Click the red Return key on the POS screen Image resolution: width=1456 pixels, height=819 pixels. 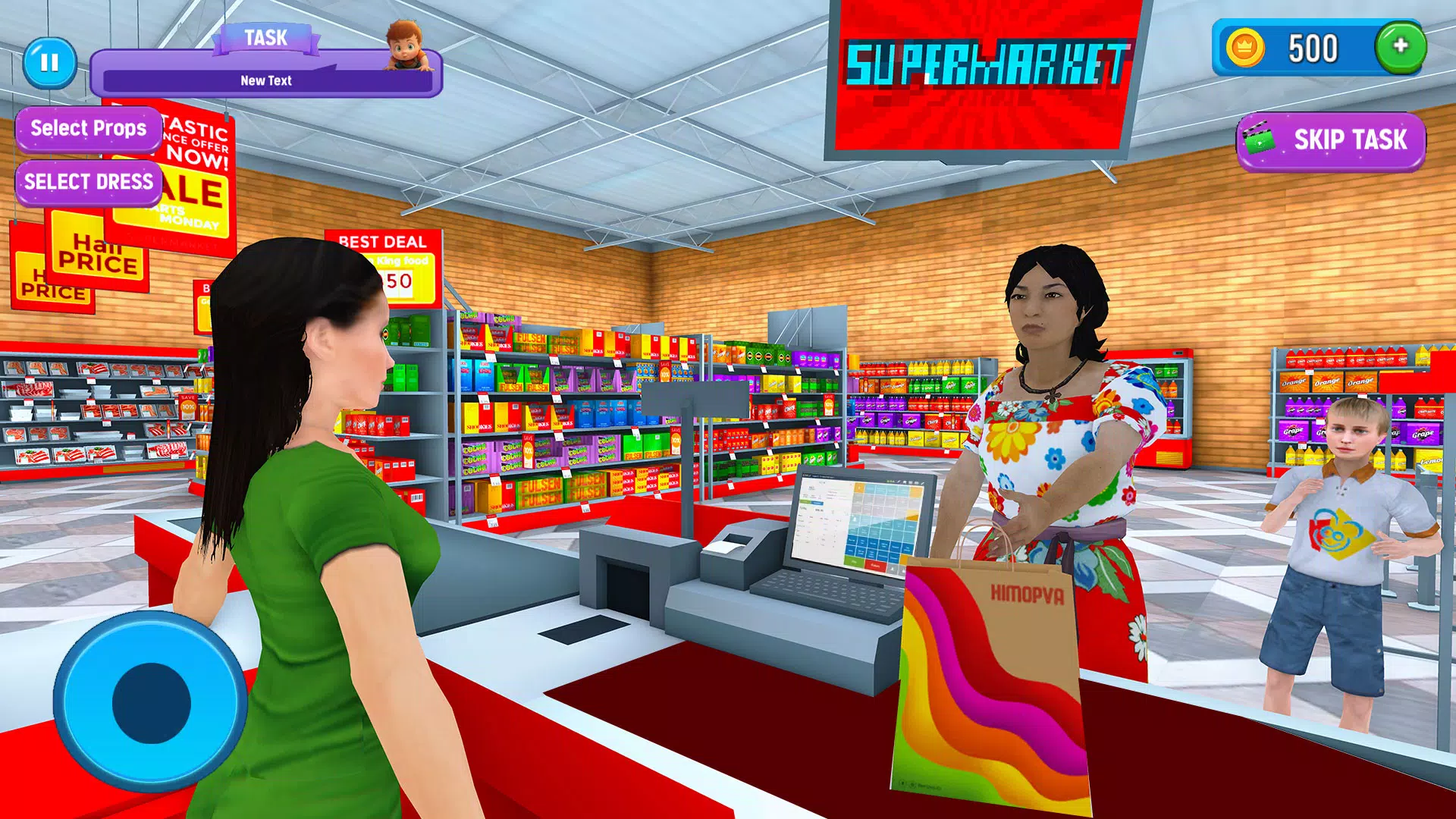(874, 564)
